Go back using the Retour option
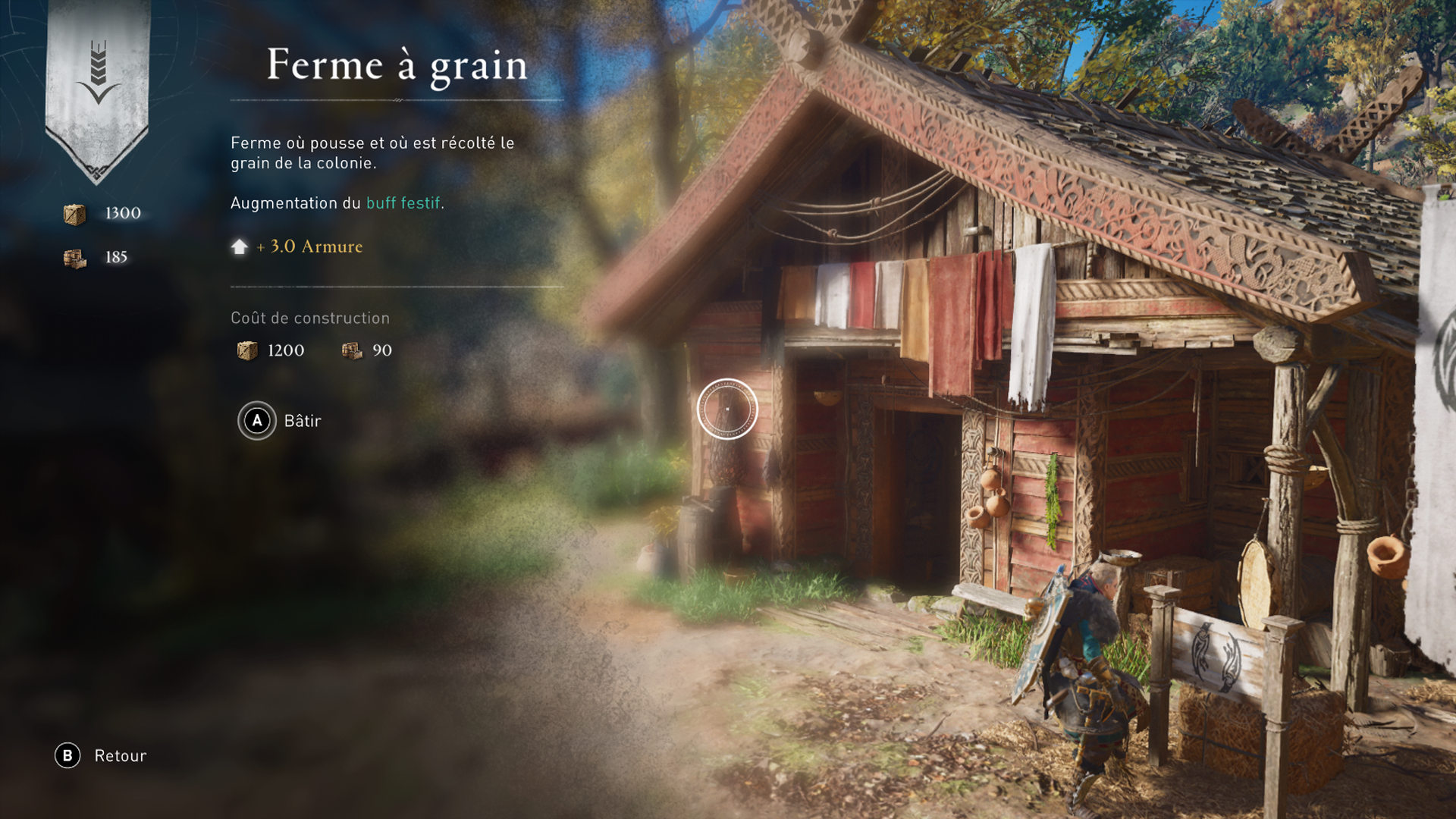 102,755
